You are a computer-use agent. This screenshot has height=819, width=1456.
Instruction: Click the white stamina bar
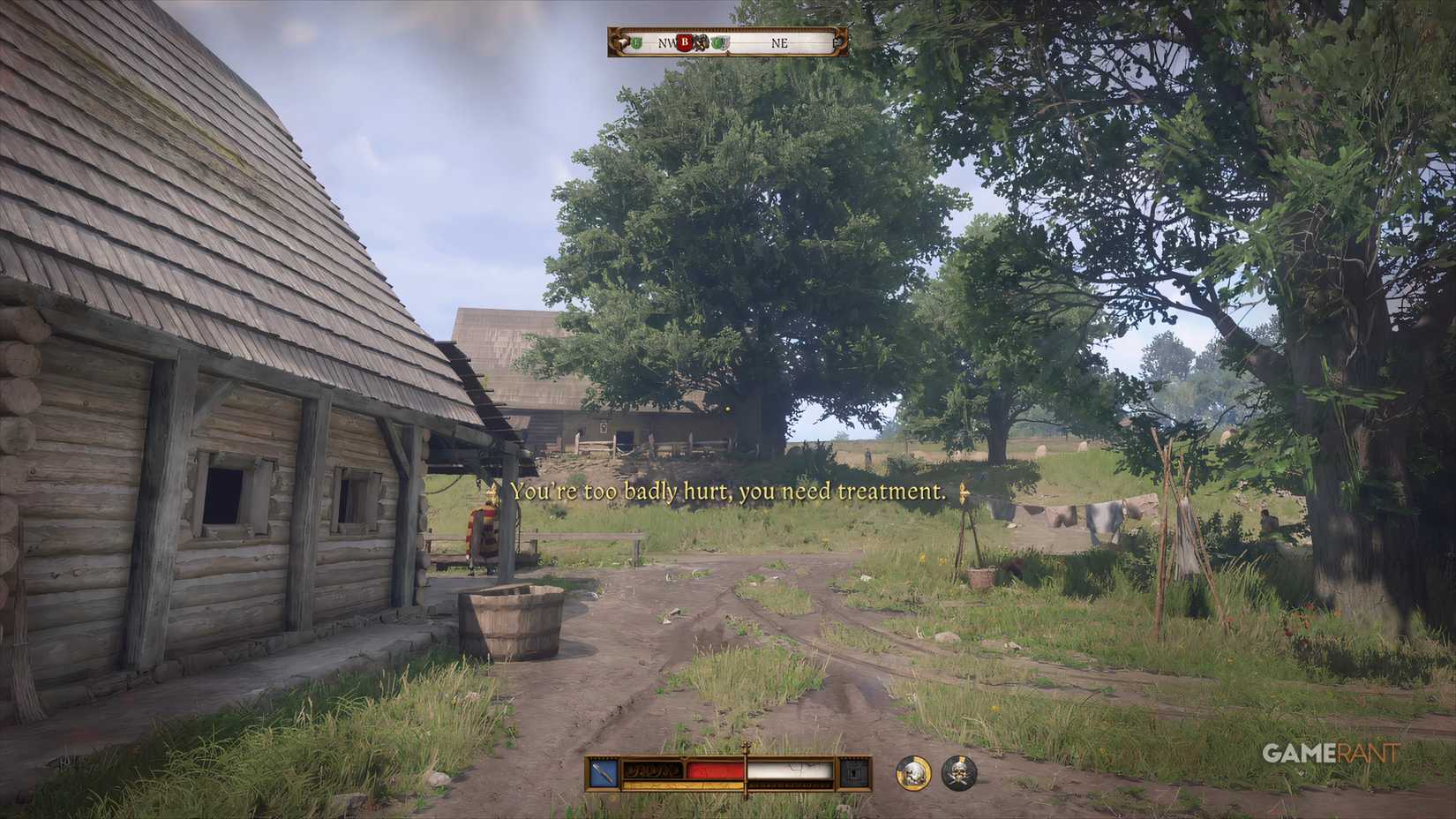click(792, 770)
